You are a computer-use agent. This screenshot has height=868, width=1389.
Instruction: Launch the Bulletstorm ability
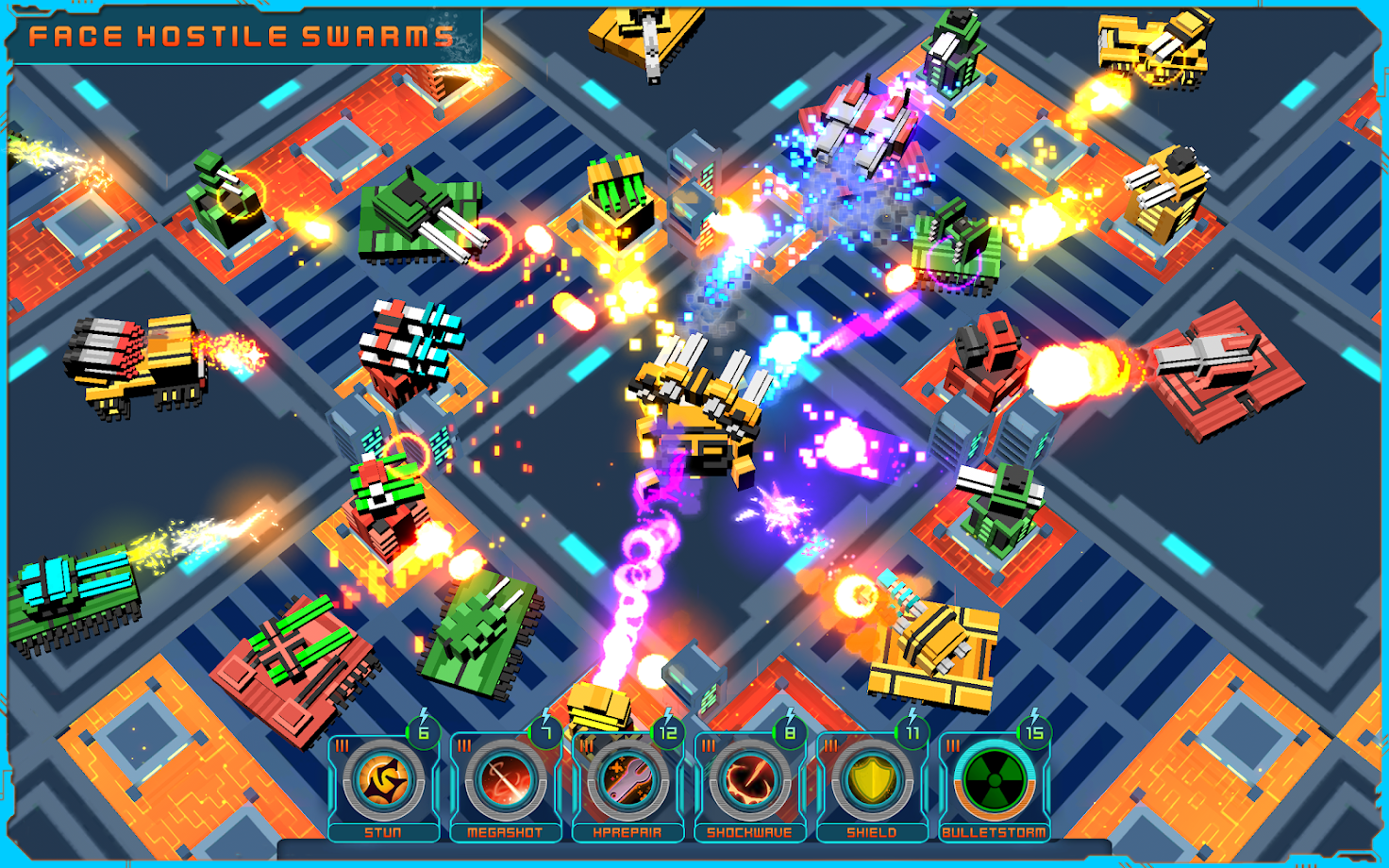994,782
